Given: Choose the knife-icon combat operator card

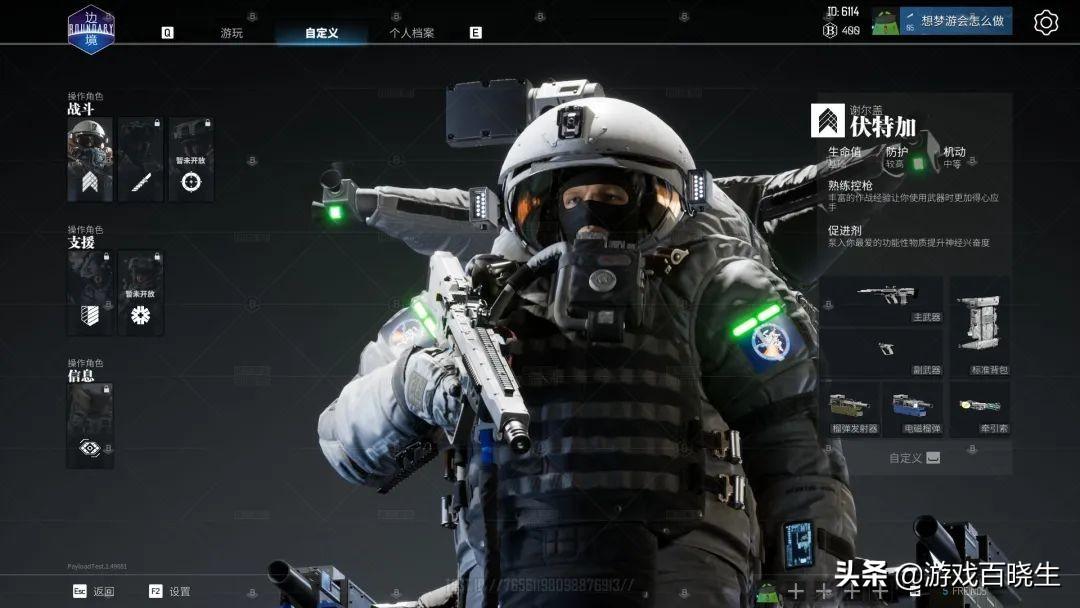Looking at the screenshot, I should [140, 159].
